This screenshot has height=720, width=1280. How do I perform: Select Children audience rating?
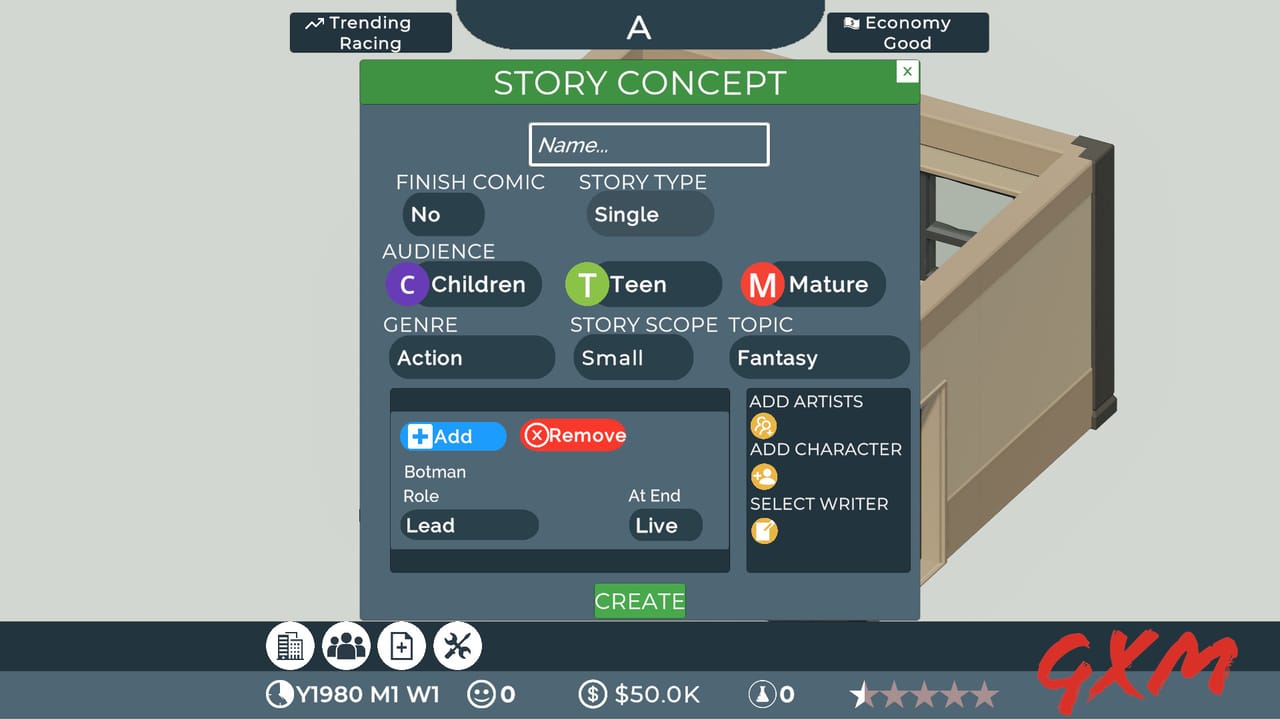point(462,284)
